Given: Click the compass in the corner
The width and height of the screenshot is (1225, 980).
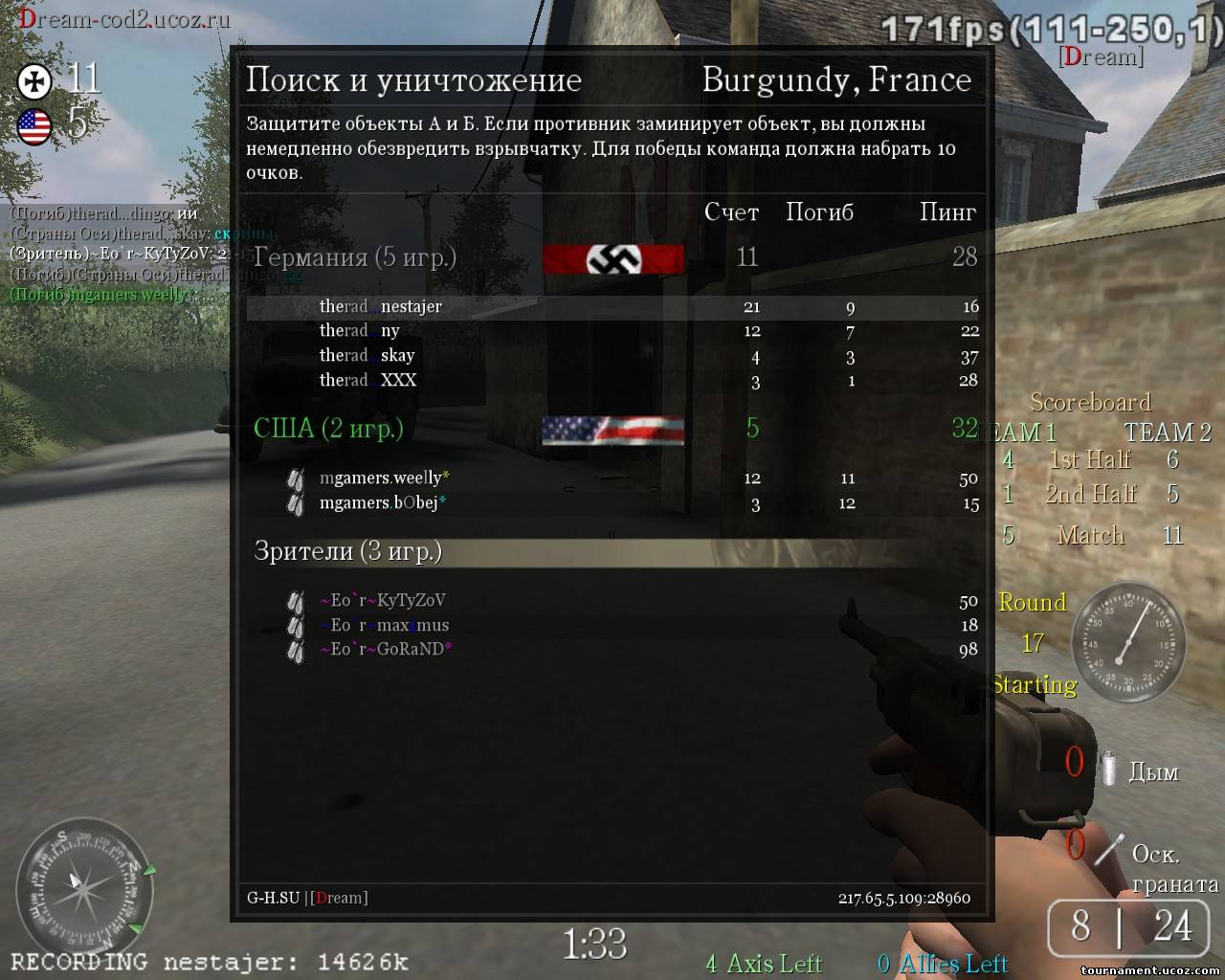Looking at the screenshot, I should tap(84, 883).
